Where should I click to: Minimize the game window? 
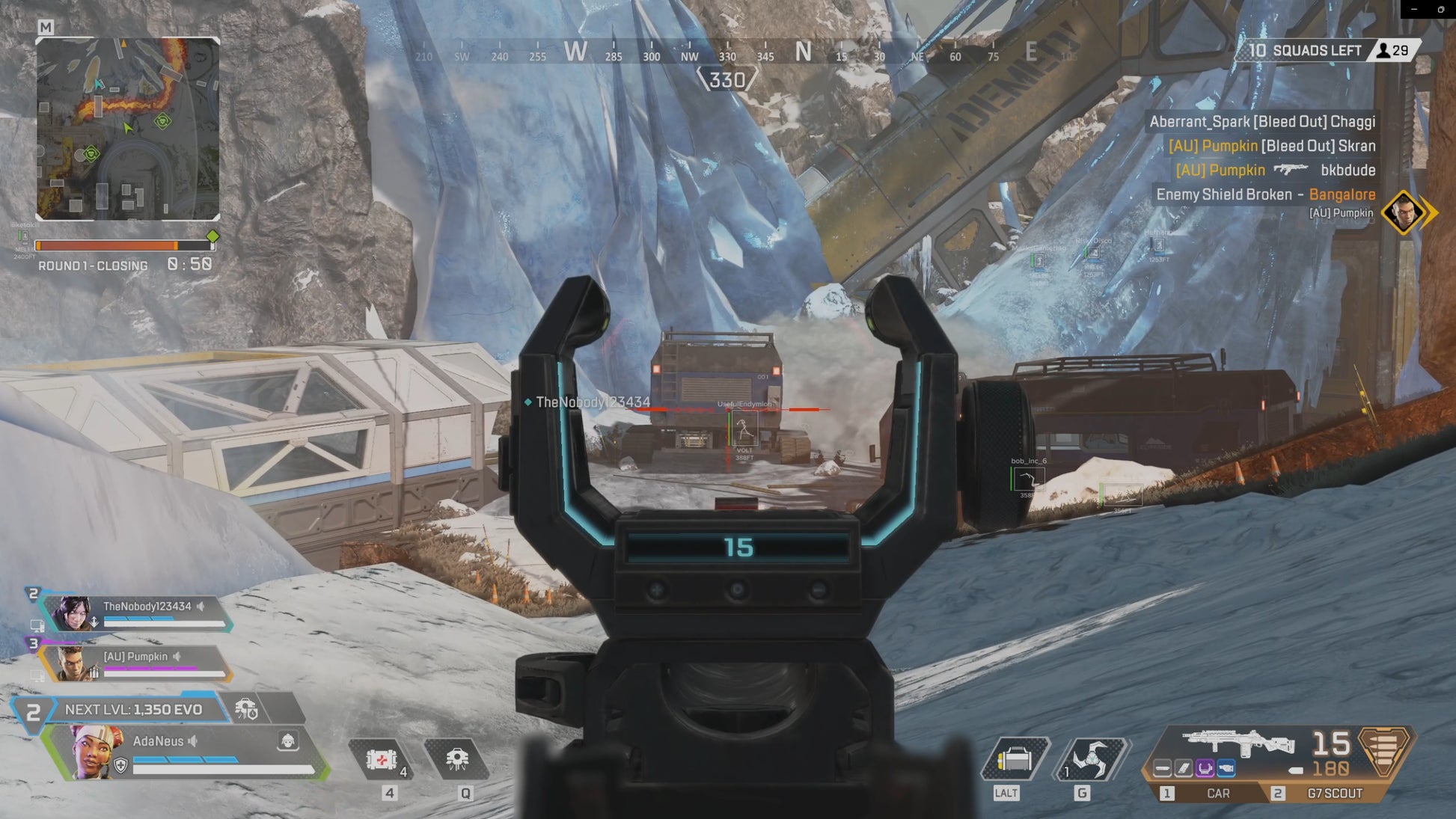(1414, 10)
